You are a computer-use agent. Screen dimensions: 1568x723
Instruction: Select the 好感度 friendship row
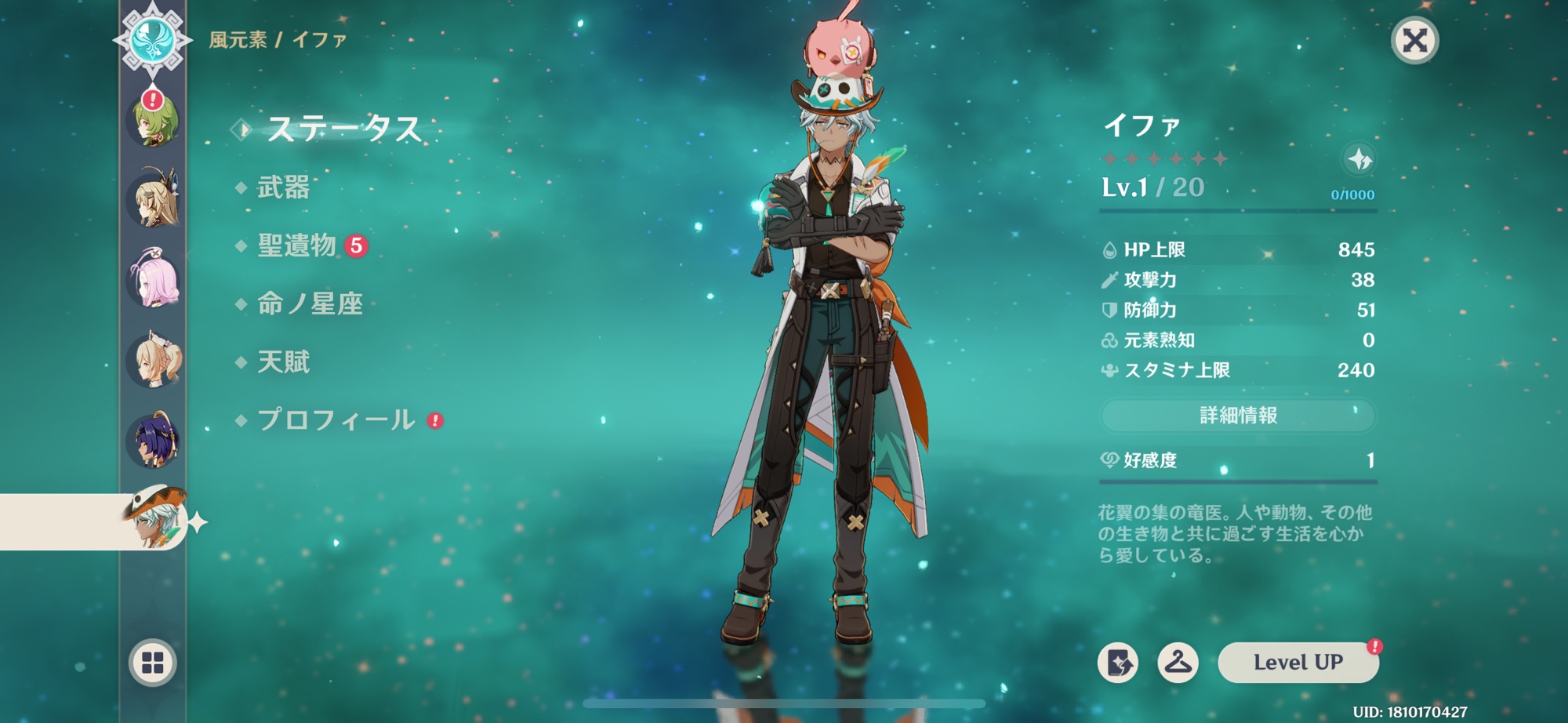(x=1238, y=460)
